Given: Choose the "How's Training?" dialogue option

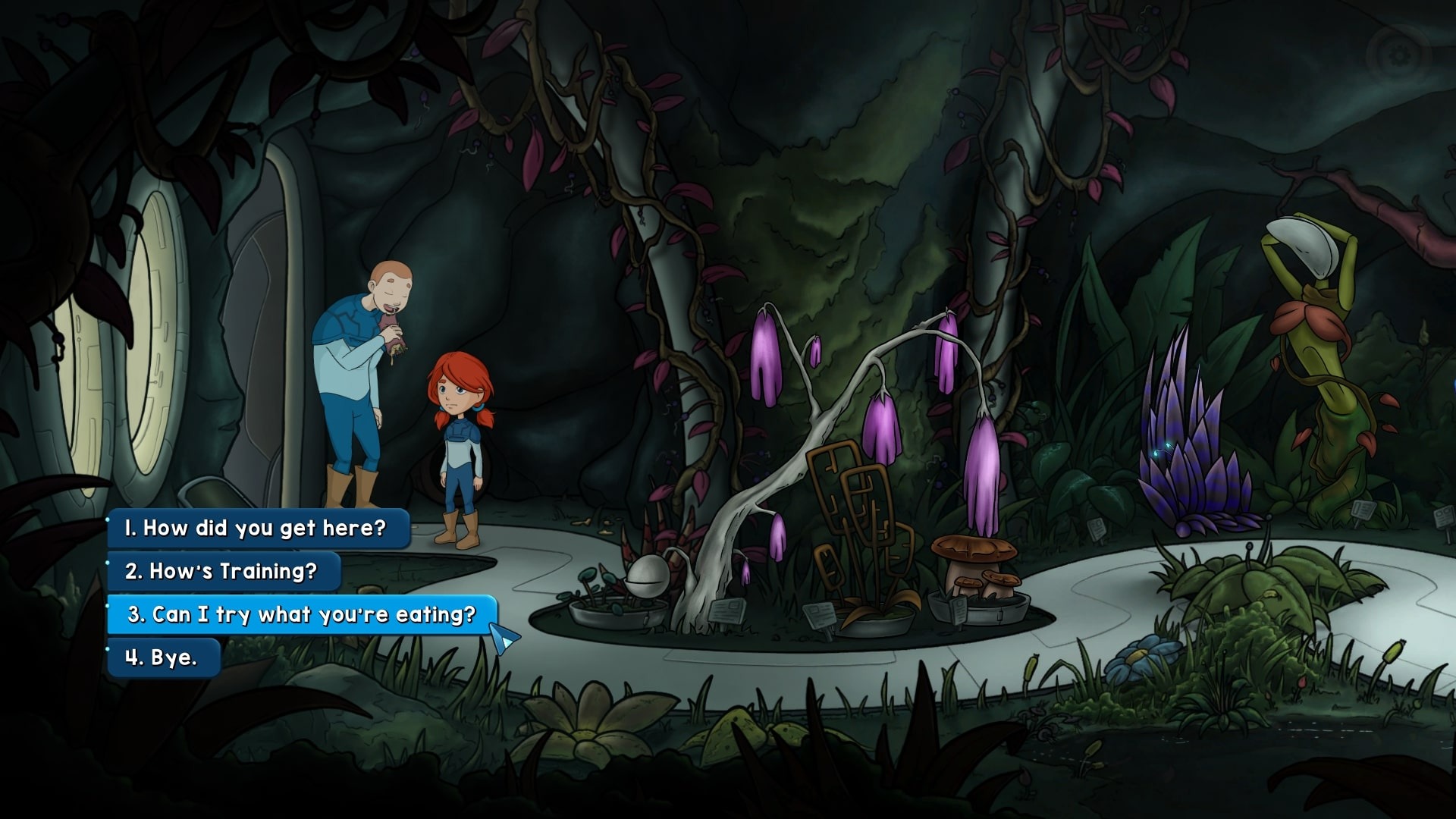Looking at the screenshot, I should pos(223,571).
